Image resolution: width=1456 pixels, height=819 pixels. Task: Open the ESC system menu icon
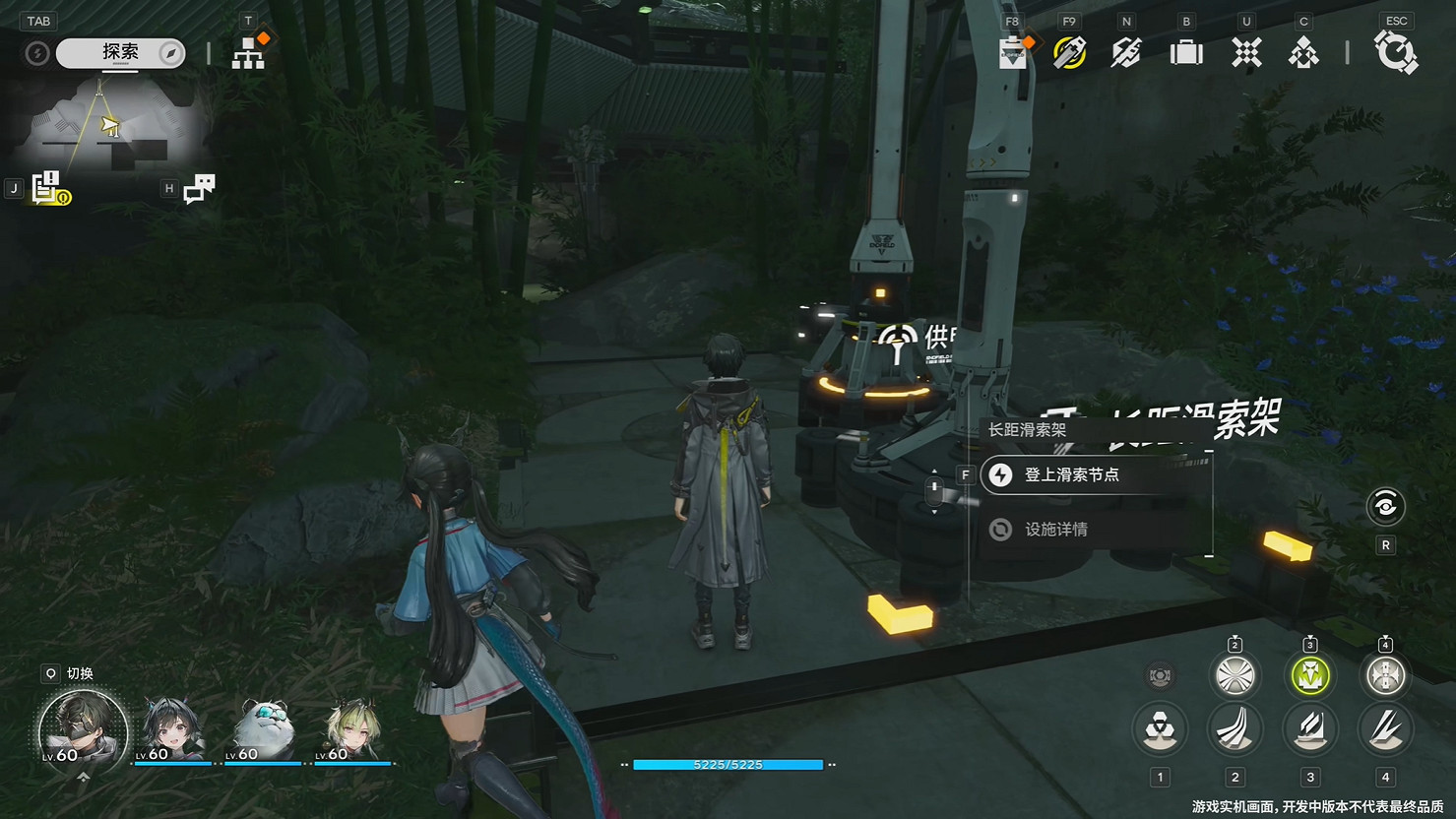(1397, 53)
